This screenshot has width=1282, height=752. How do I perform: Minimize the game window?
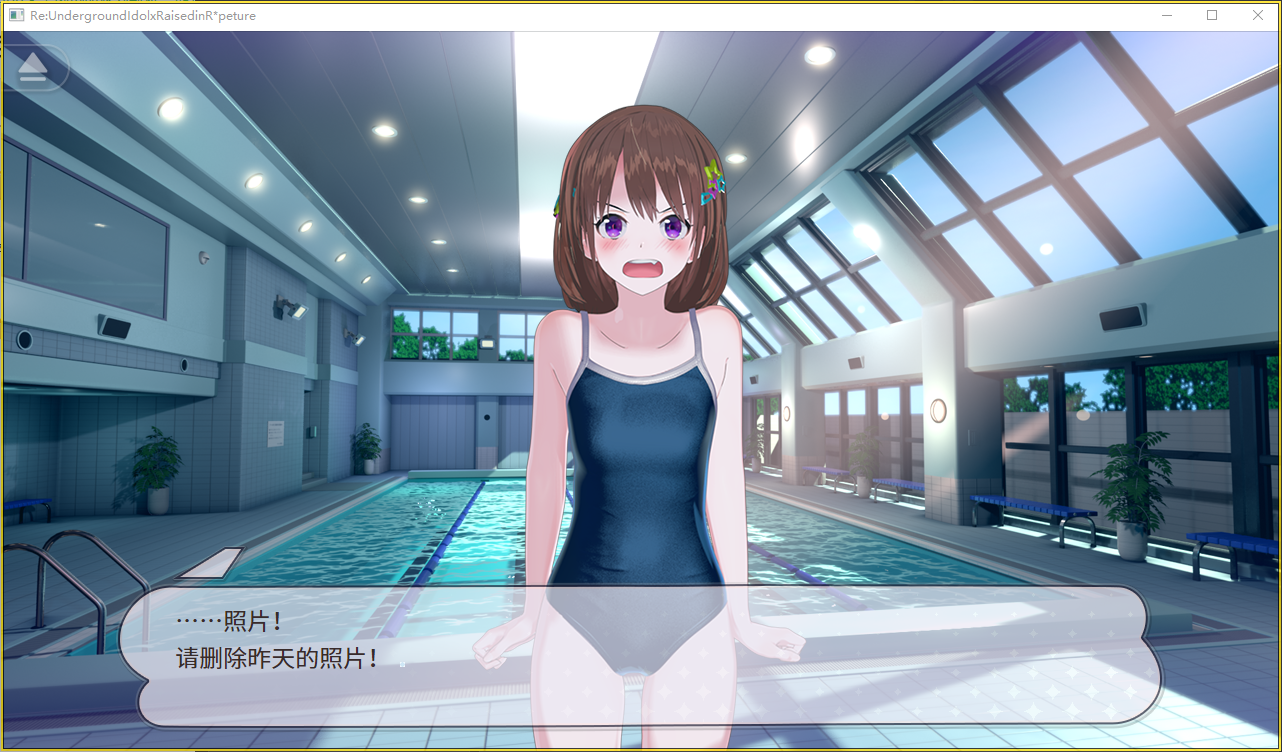(1166, 15)
